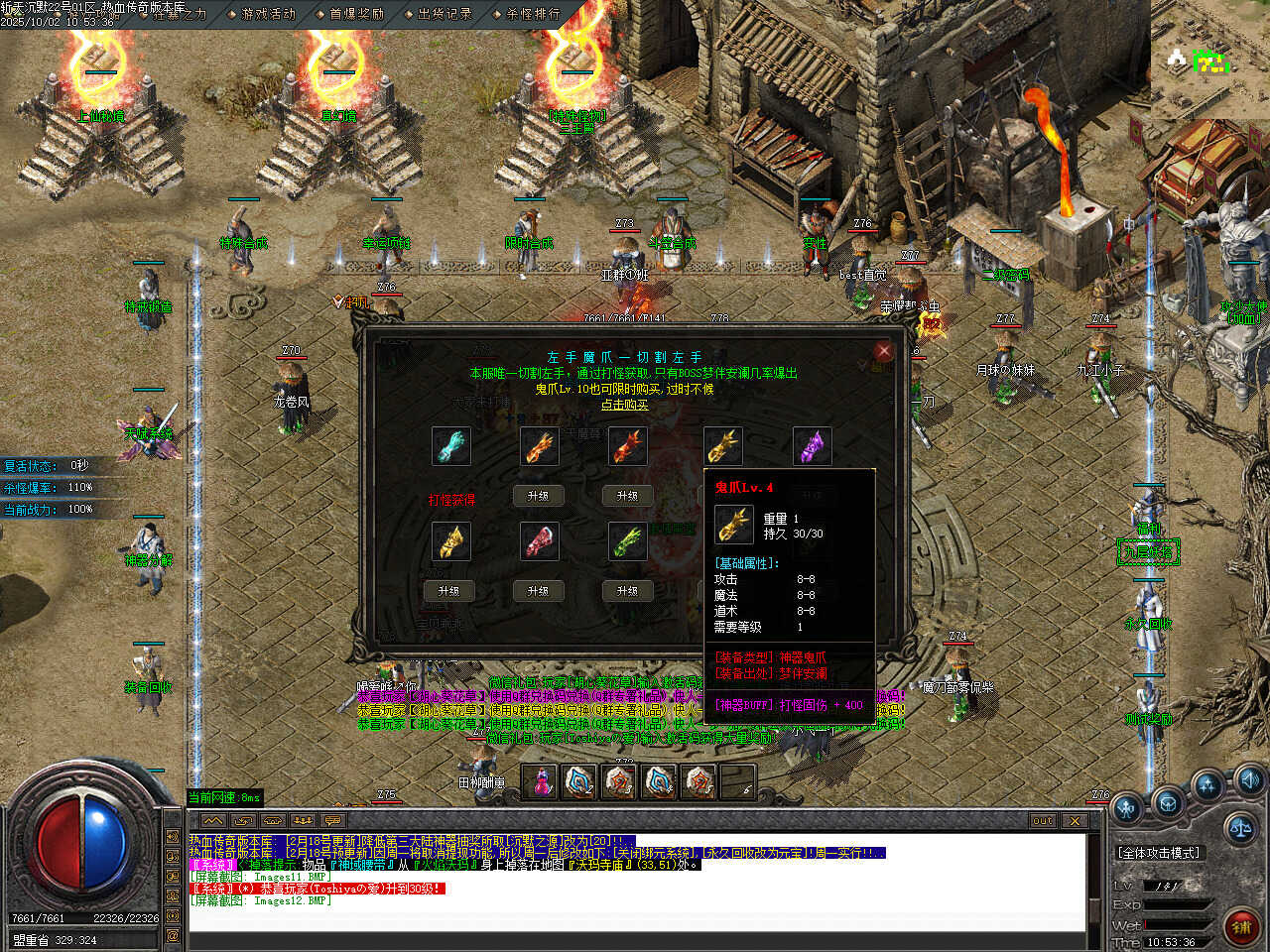This screenshot has height=952, width=1270.
Task: Open the 杀怪排行 ranking menu
Action: 533,14
